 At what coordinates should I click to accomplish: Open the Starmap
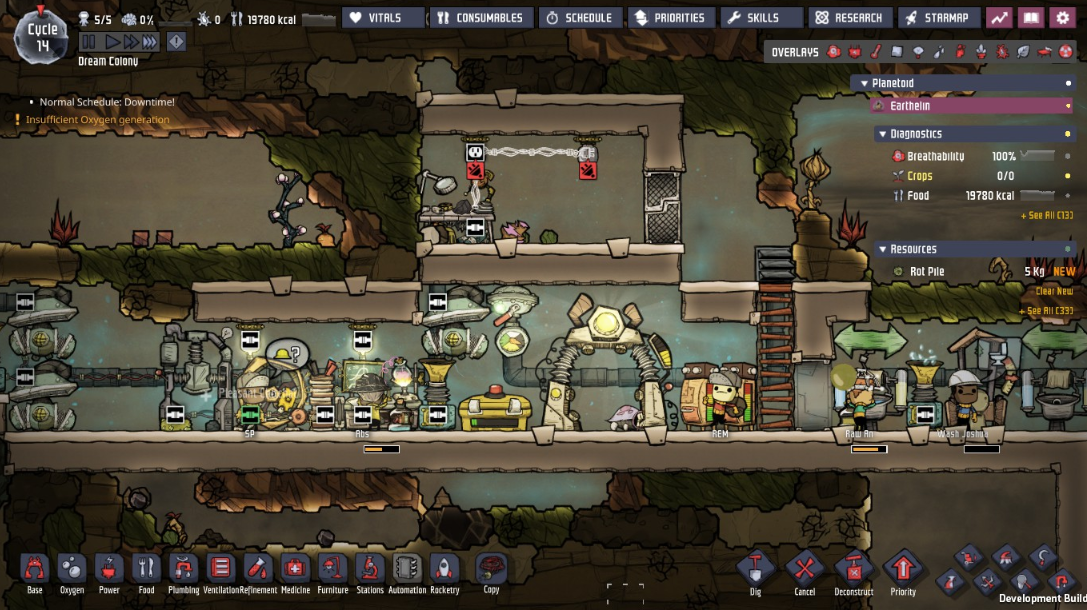coord(939,18)
